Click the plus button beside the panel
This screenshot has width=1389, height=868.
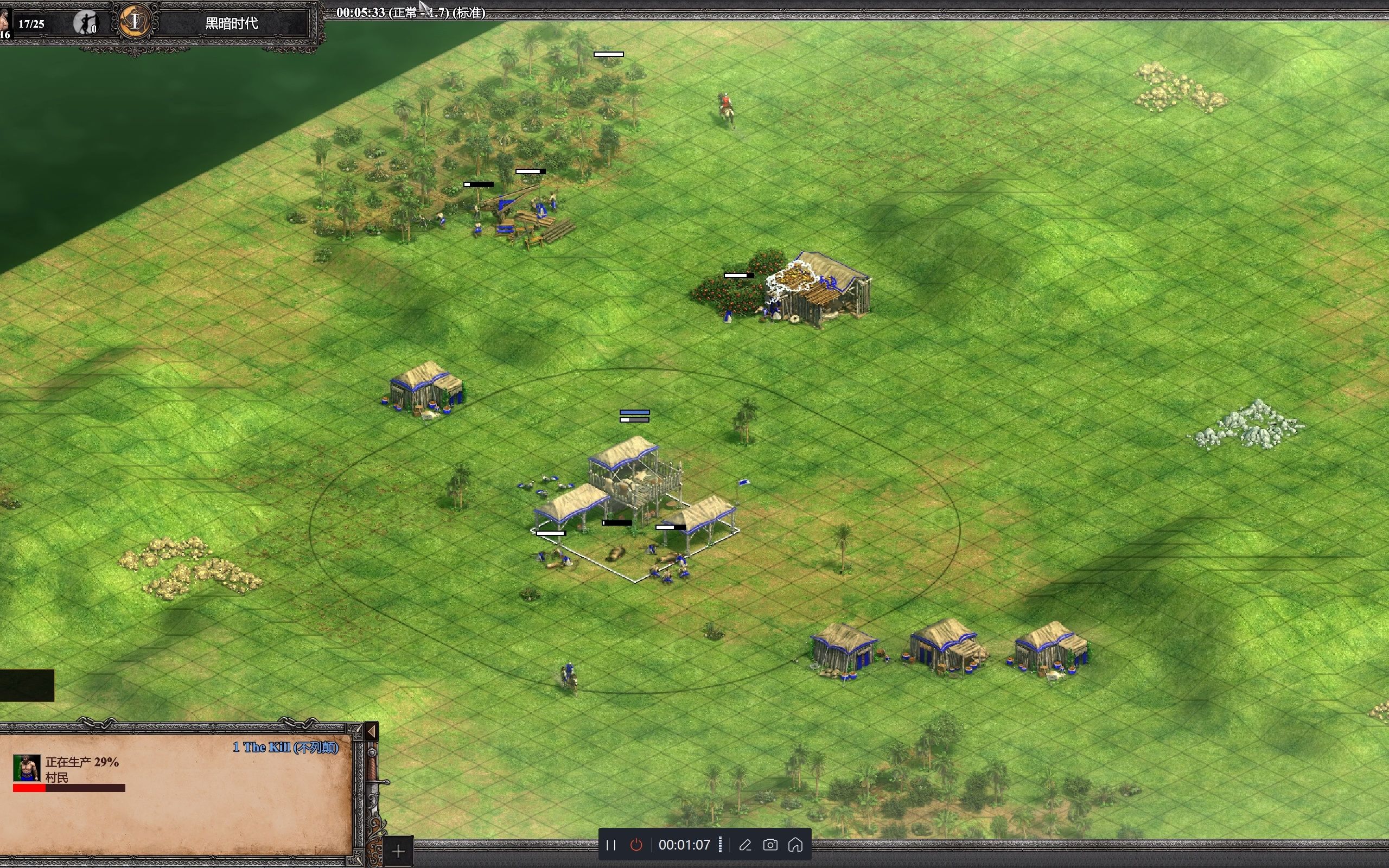(398, 851)
